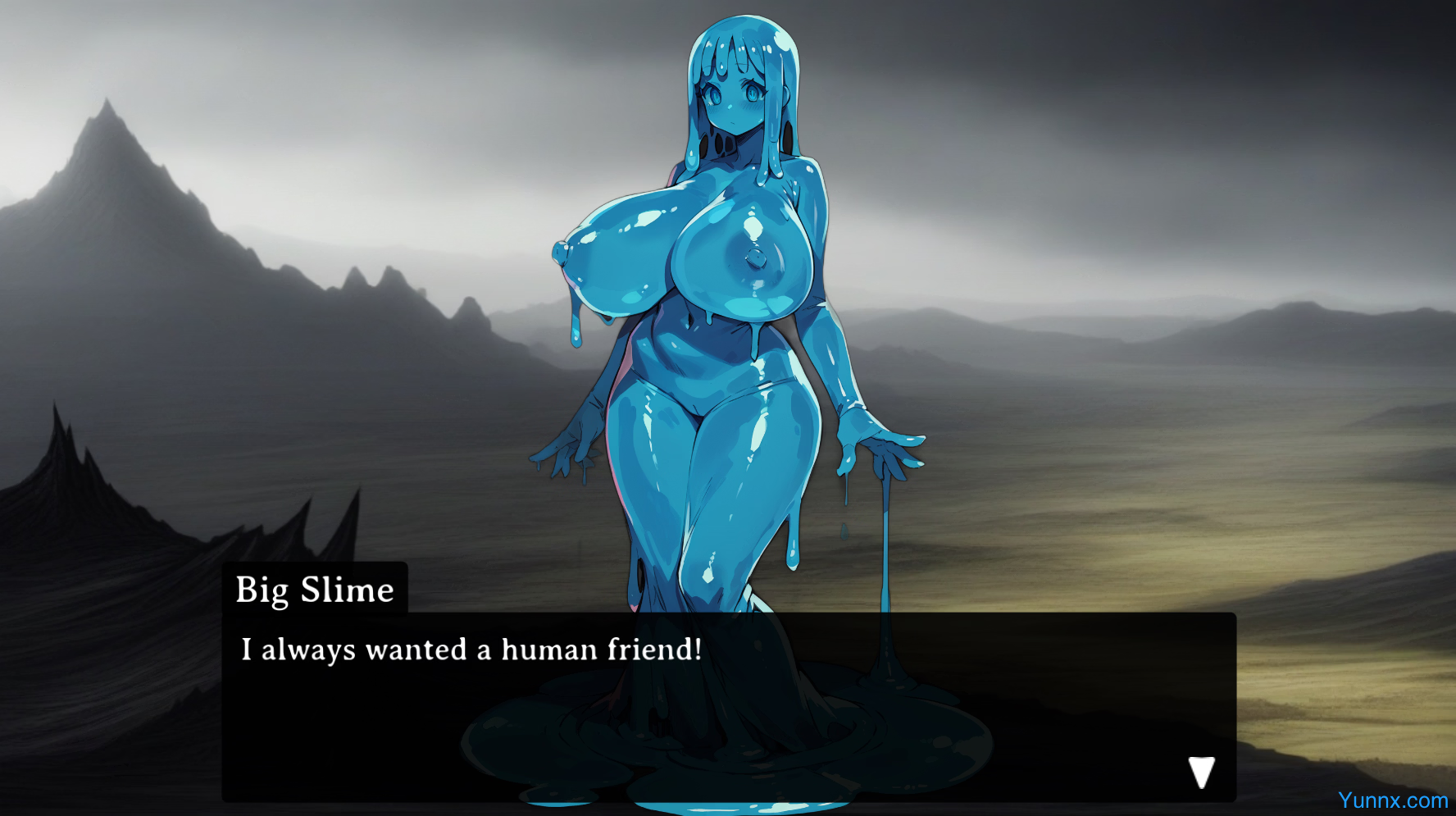Click the white dialogue advance arrow
1456x816 pixels.
(x=1201, y=771)
